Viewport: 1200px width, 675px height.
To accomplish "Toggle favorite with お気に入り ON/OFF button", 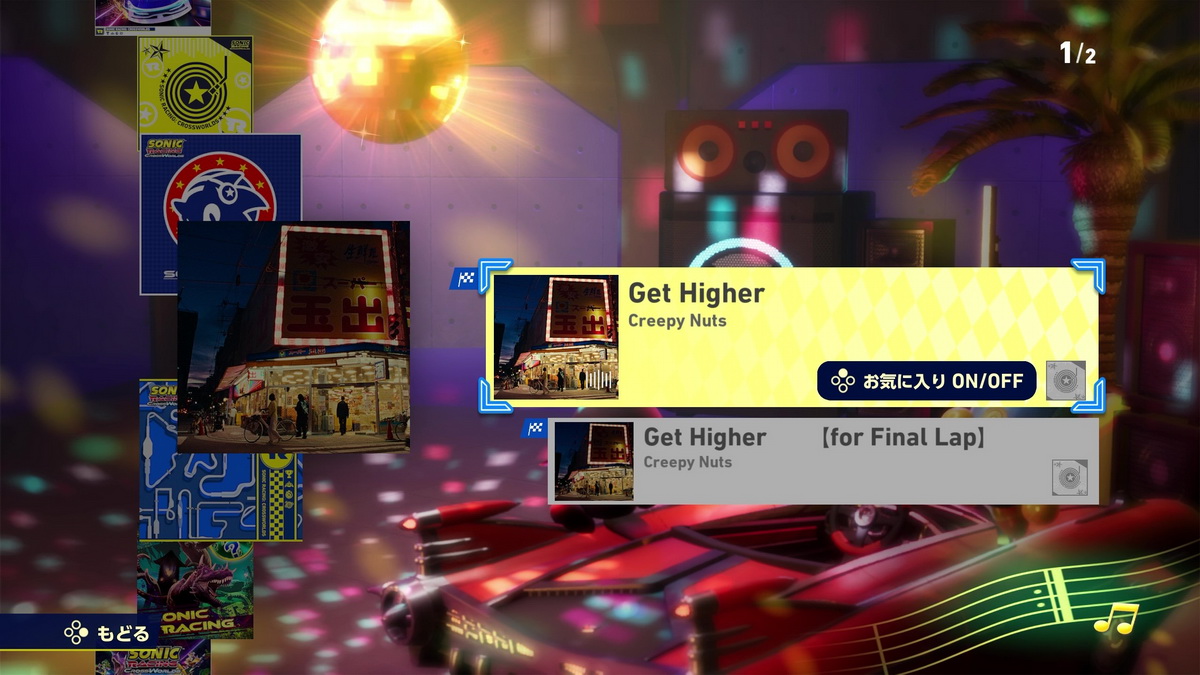I will 926,381.
